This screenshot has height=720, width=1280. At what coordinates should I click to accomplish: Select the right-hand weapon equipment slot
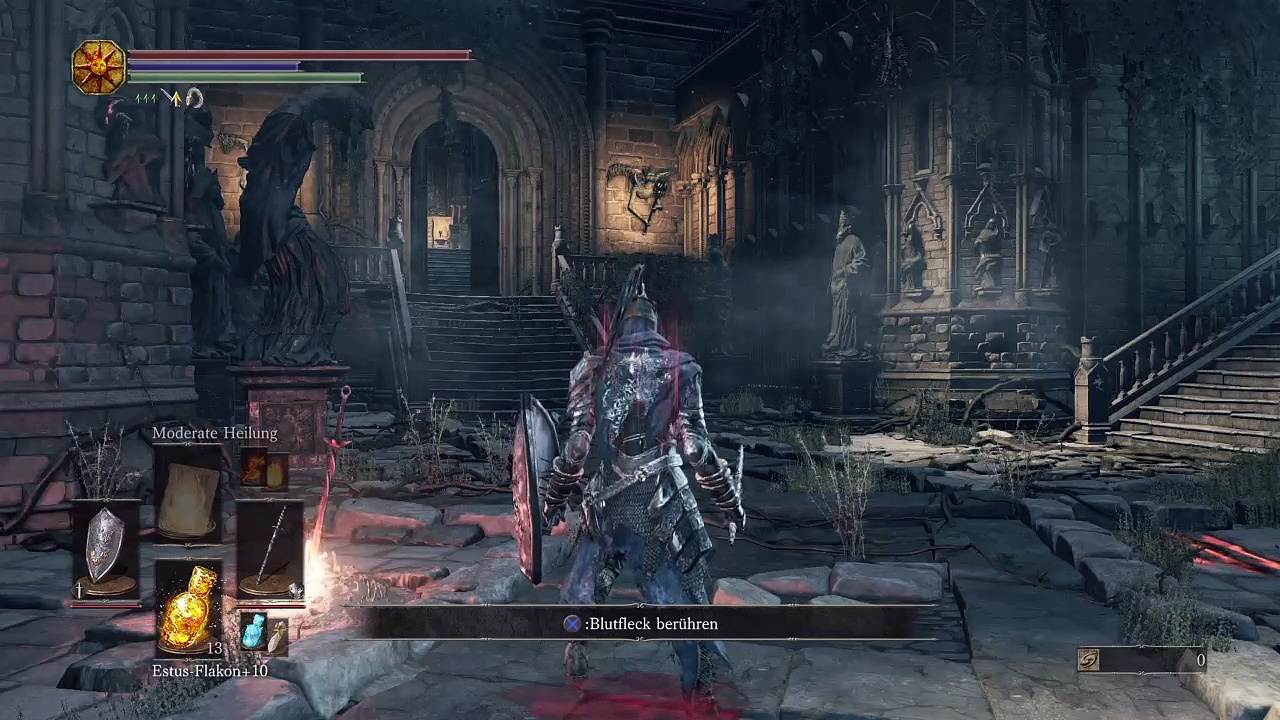(x=269, y=552)
